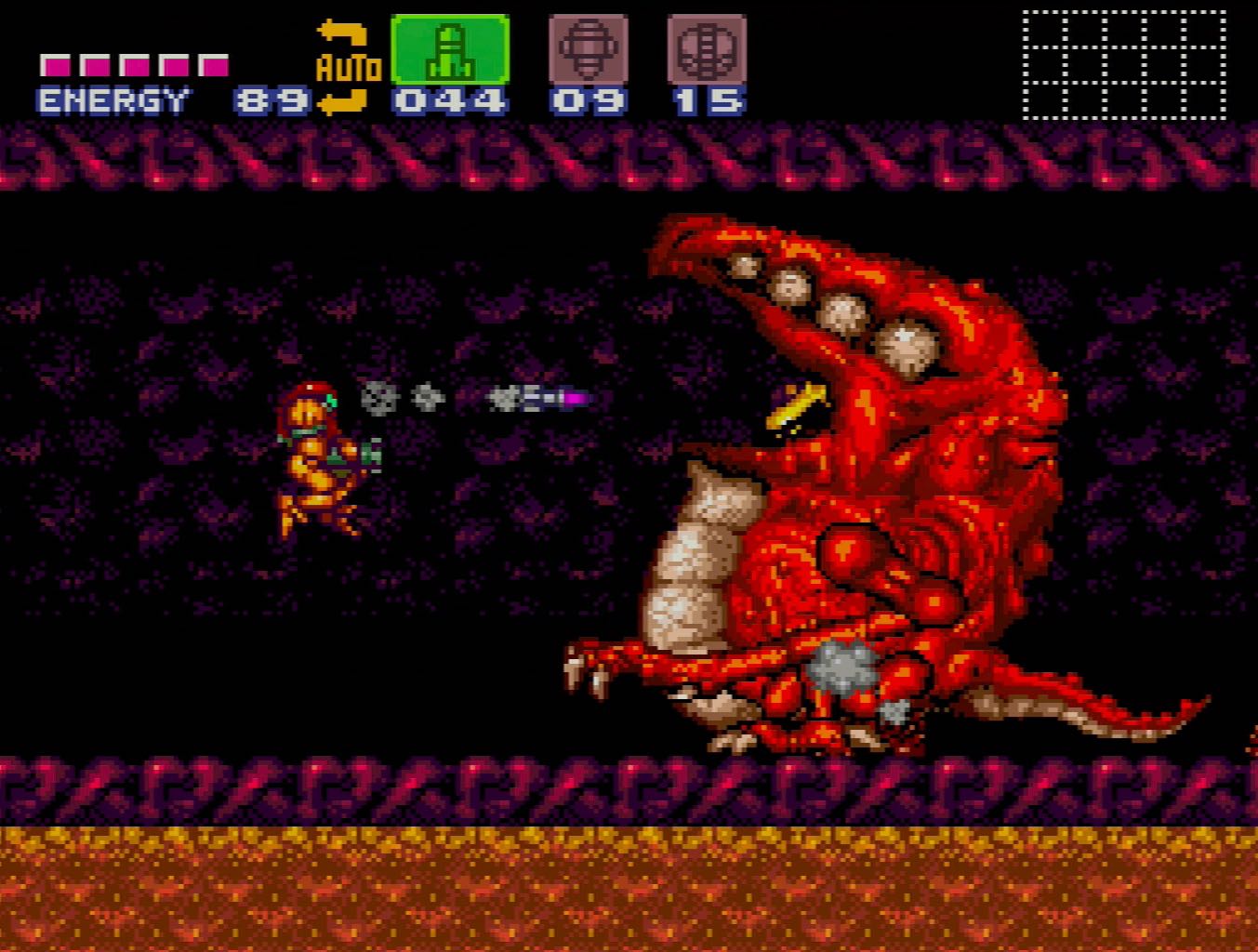The width and height of the screenshot is (1258, 952).
Task: Click the fired missile projectile
Action: click(x=539, y=398)
